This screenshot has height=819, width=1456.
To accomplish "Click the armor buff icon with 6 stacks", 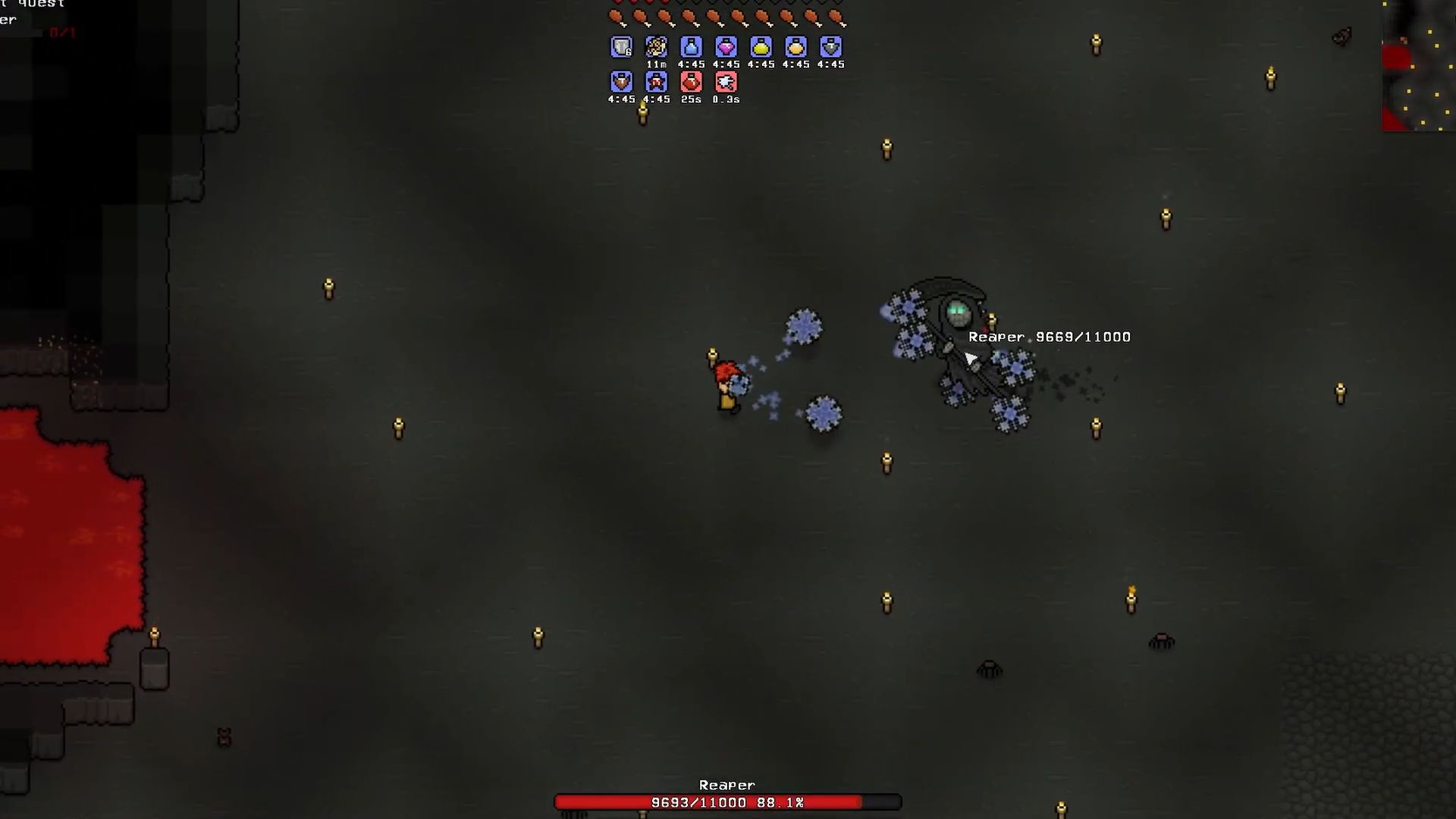I will 621,47.
